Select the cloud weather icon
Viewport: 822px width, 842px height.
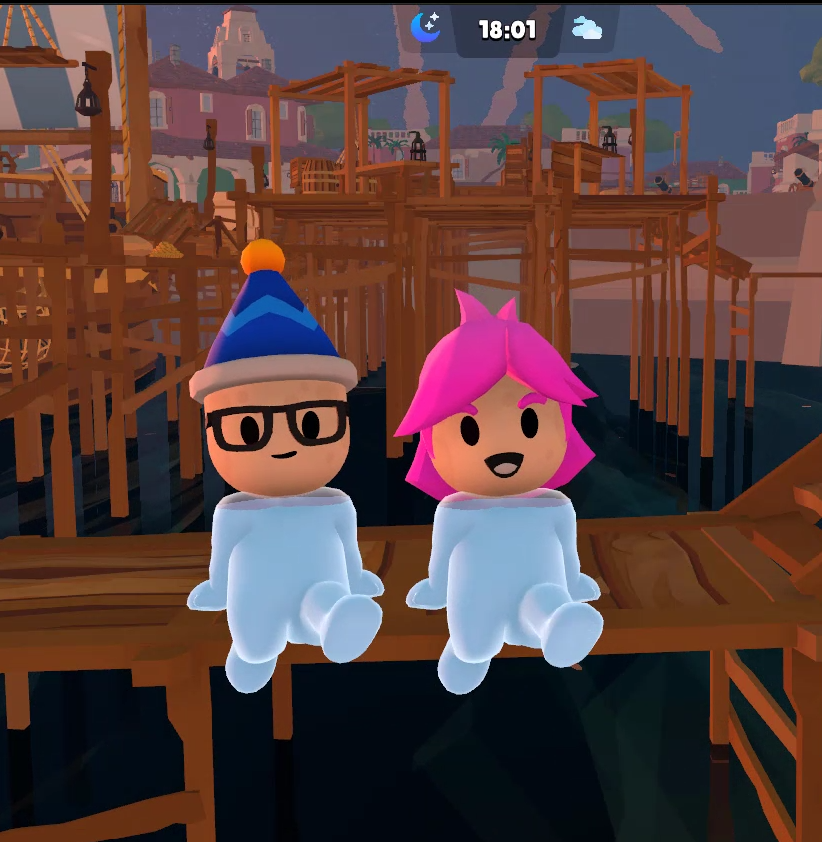click(587, 28)
